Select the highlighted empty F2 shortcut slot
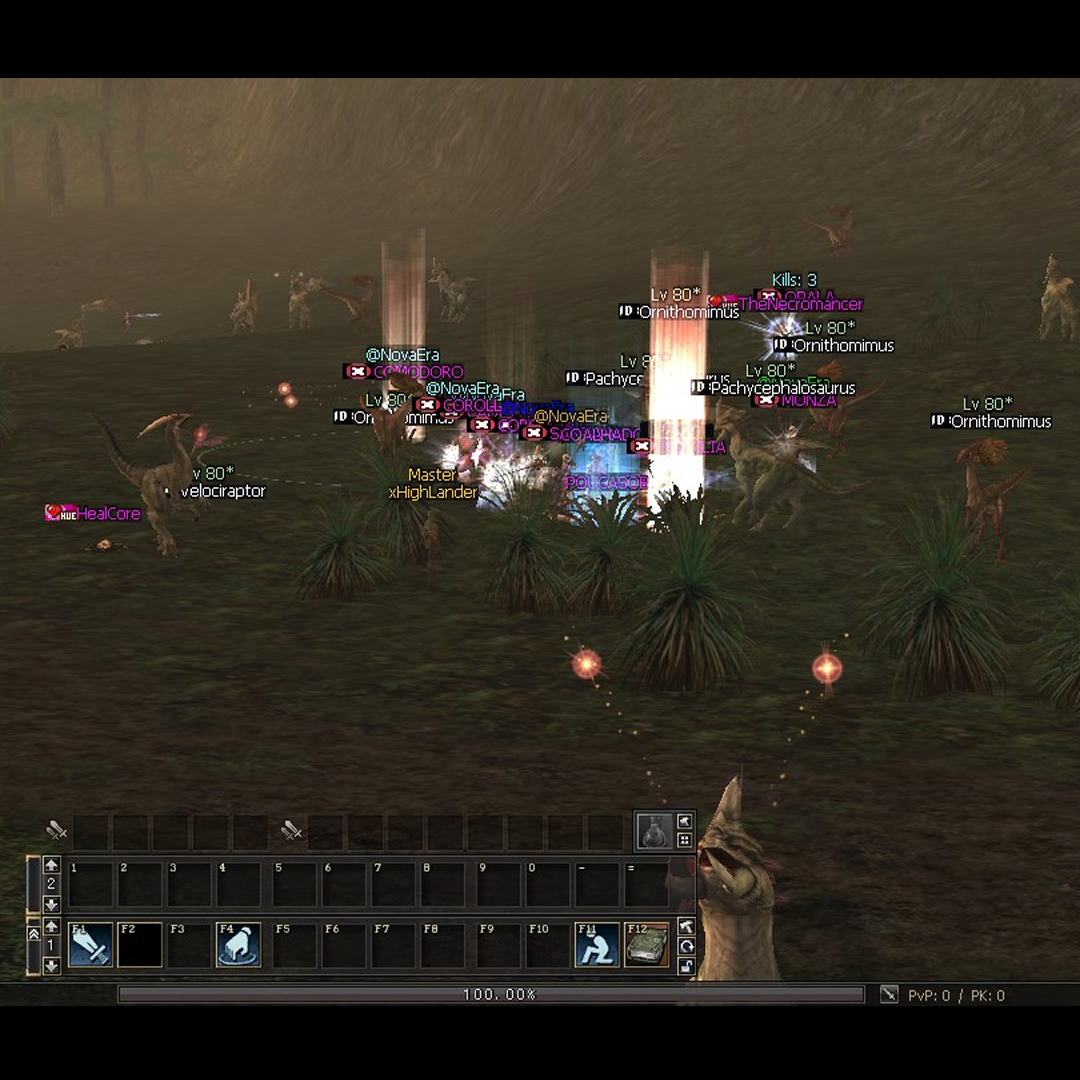Screen dimensions: 1080x1080 pyautogui.click(x=139, y=945)
